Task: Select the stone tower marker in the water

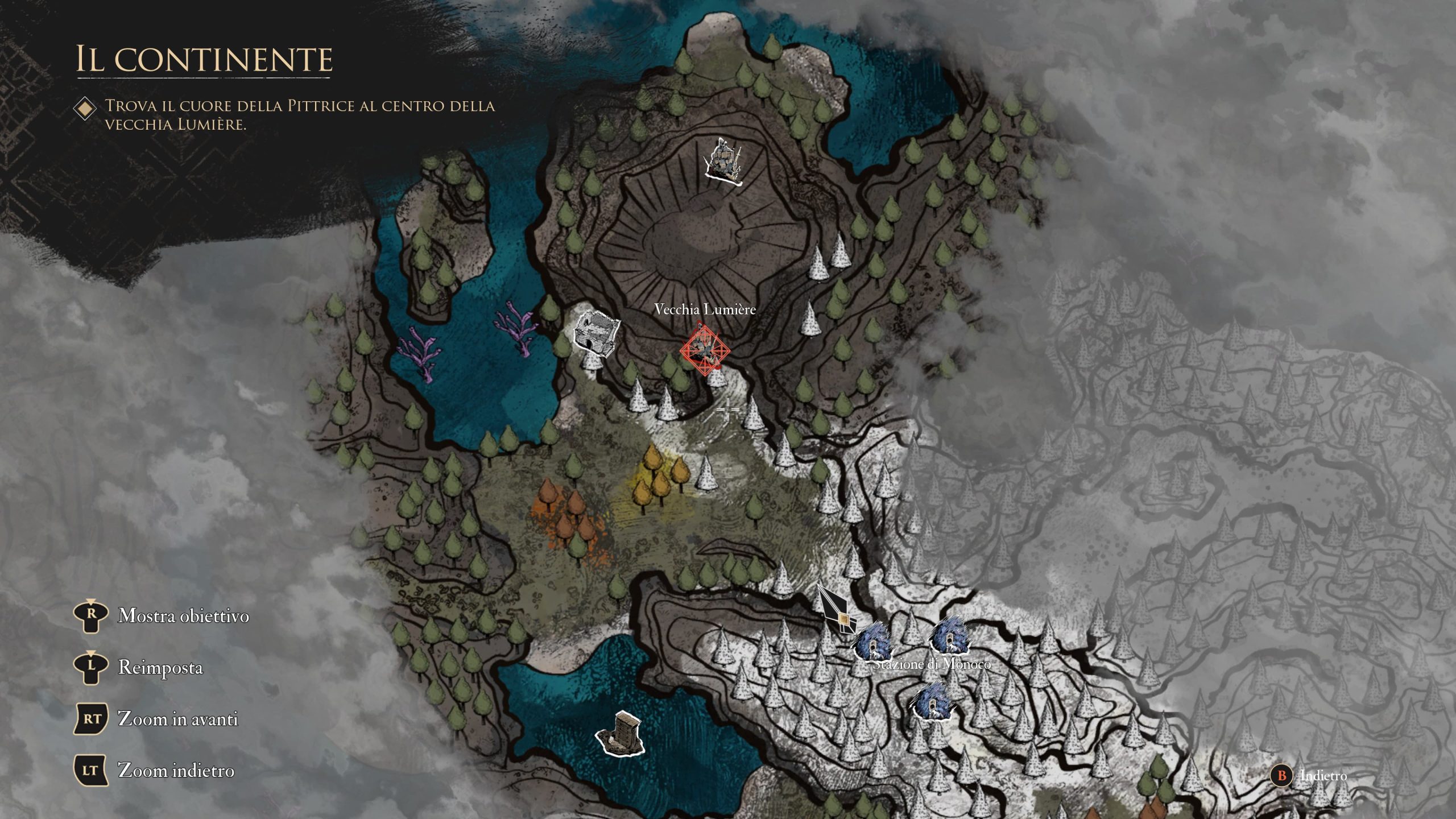Action: click(x=621, y=734)
